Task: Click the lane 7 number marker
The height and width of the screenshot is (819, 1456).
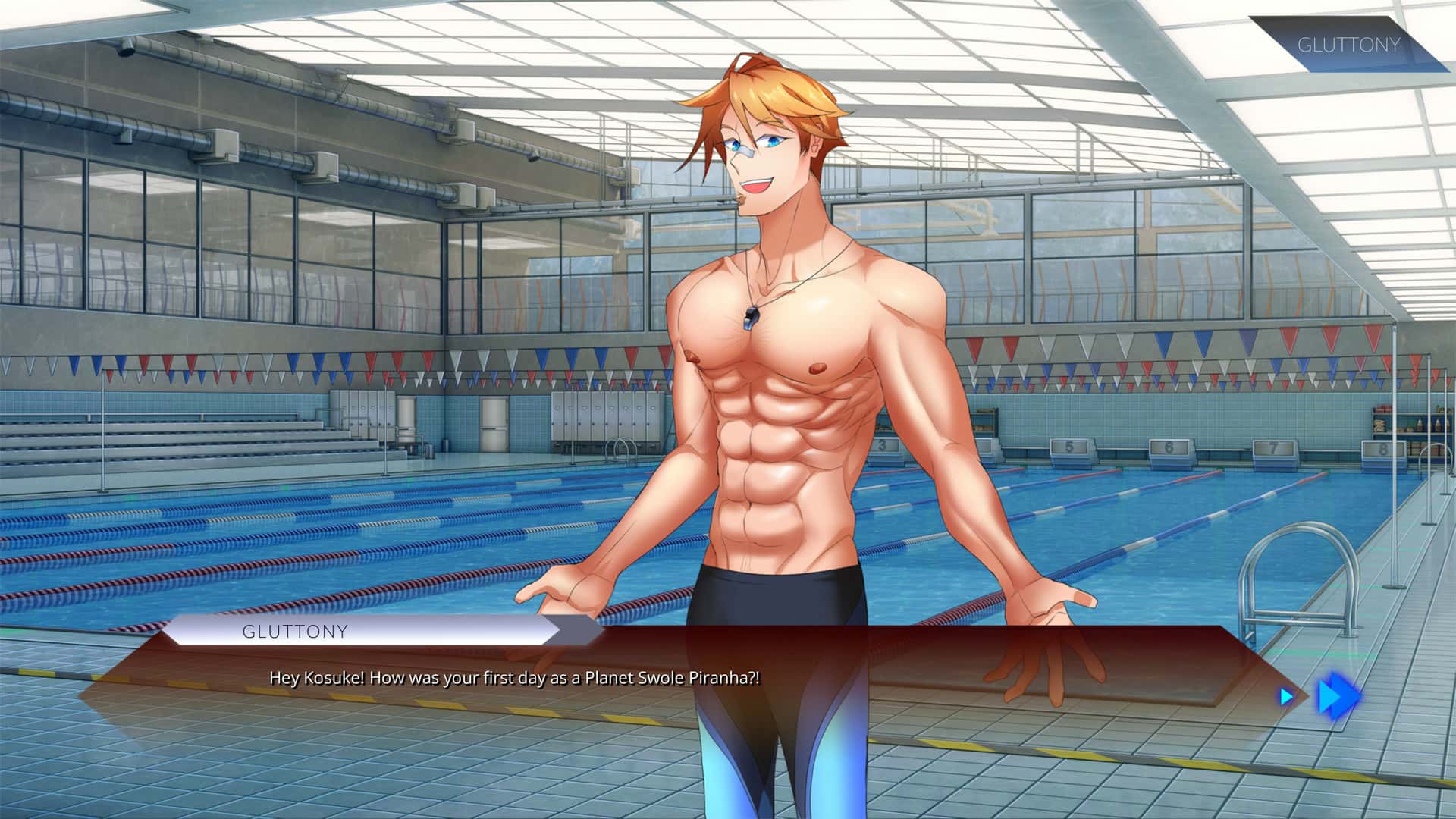Action: point(1275,447)
